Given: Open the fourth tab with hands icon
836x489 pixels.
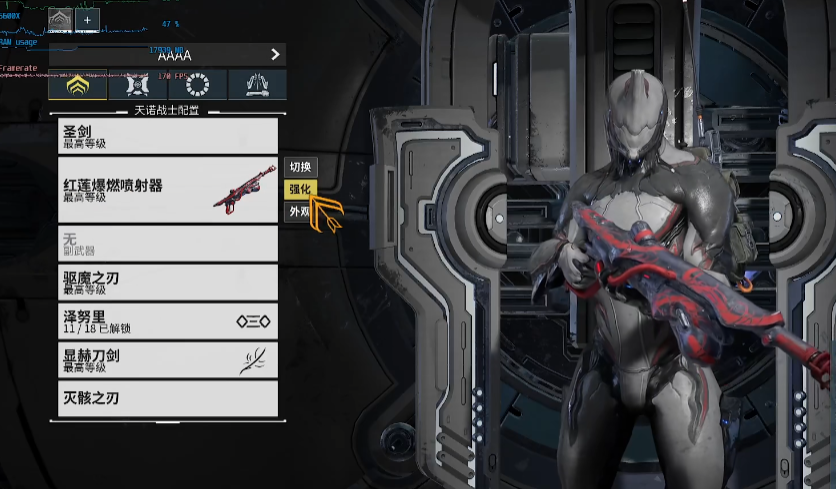Looking at the screenshot, I should pos(257,86).
